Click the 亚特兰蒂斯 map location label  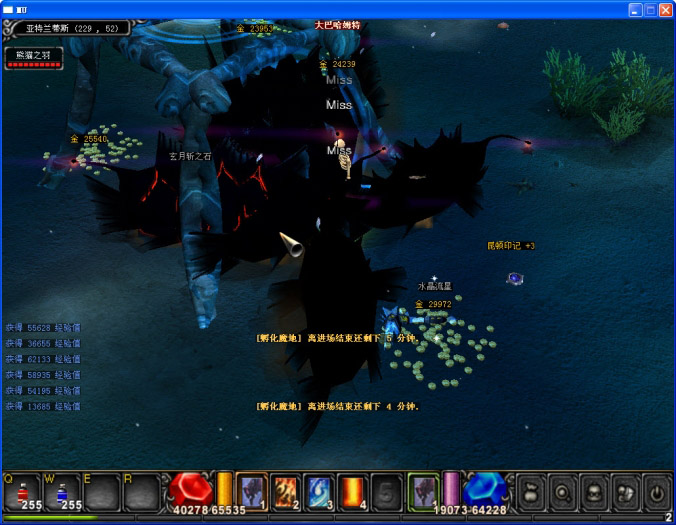pos(68,29)
